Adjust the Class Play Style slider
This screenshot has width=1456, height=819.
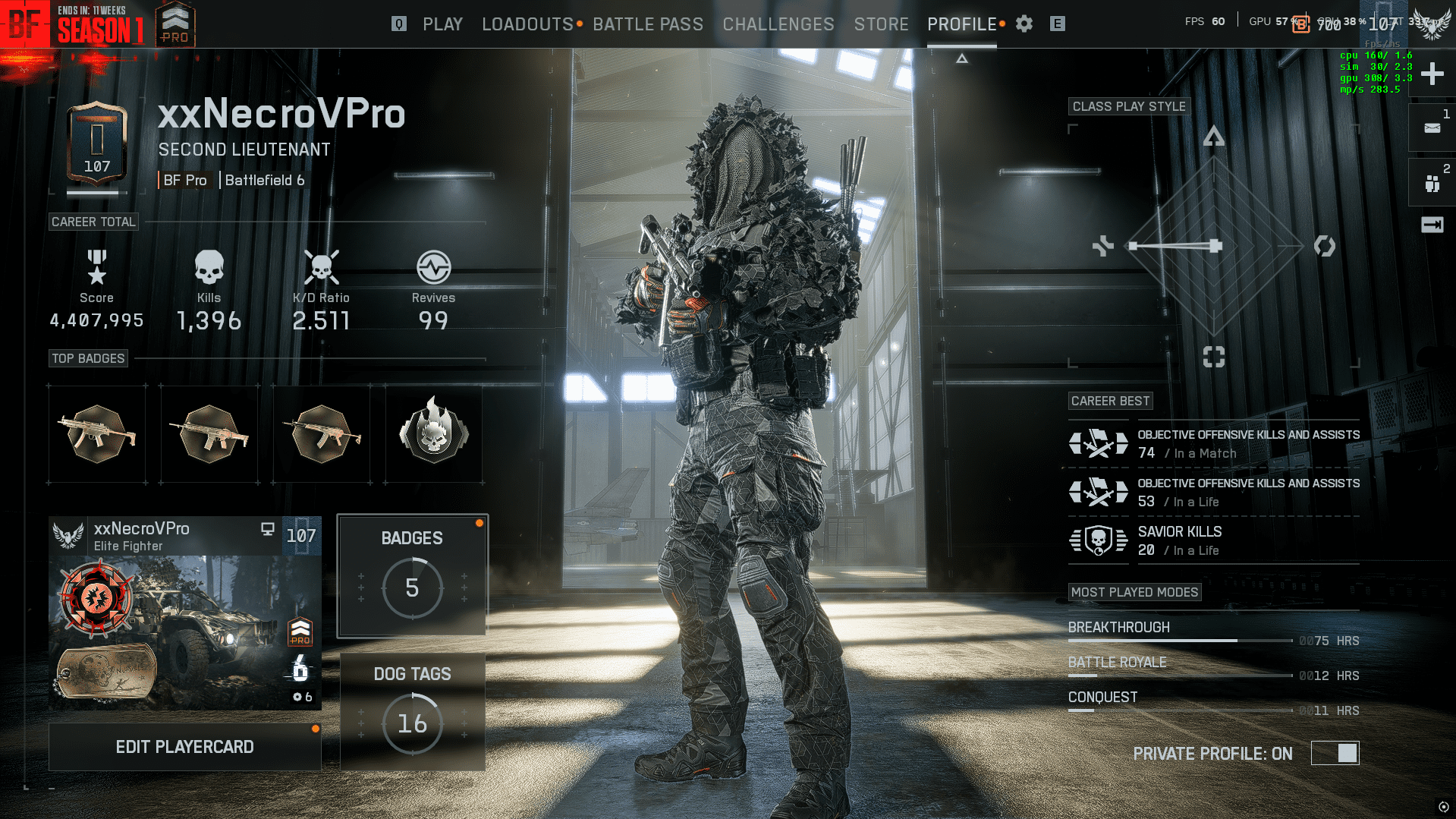pyautogui.click(x=1215, y=245)
